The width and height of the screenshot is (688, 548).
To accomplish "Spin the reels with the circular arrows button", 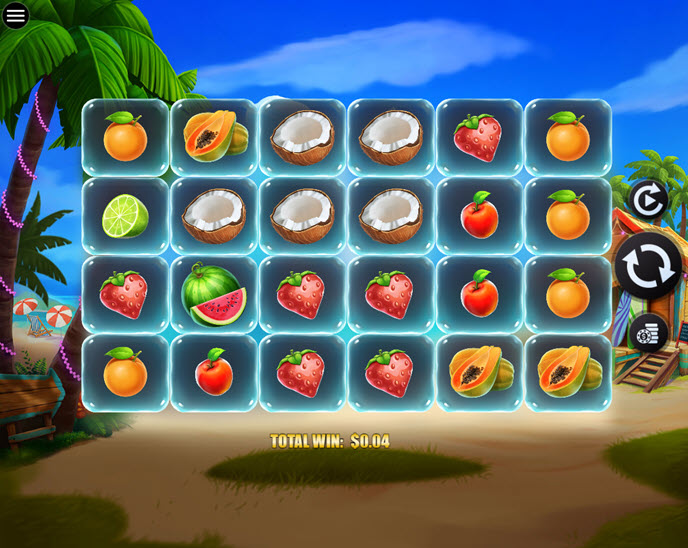I will click(647, 267).
